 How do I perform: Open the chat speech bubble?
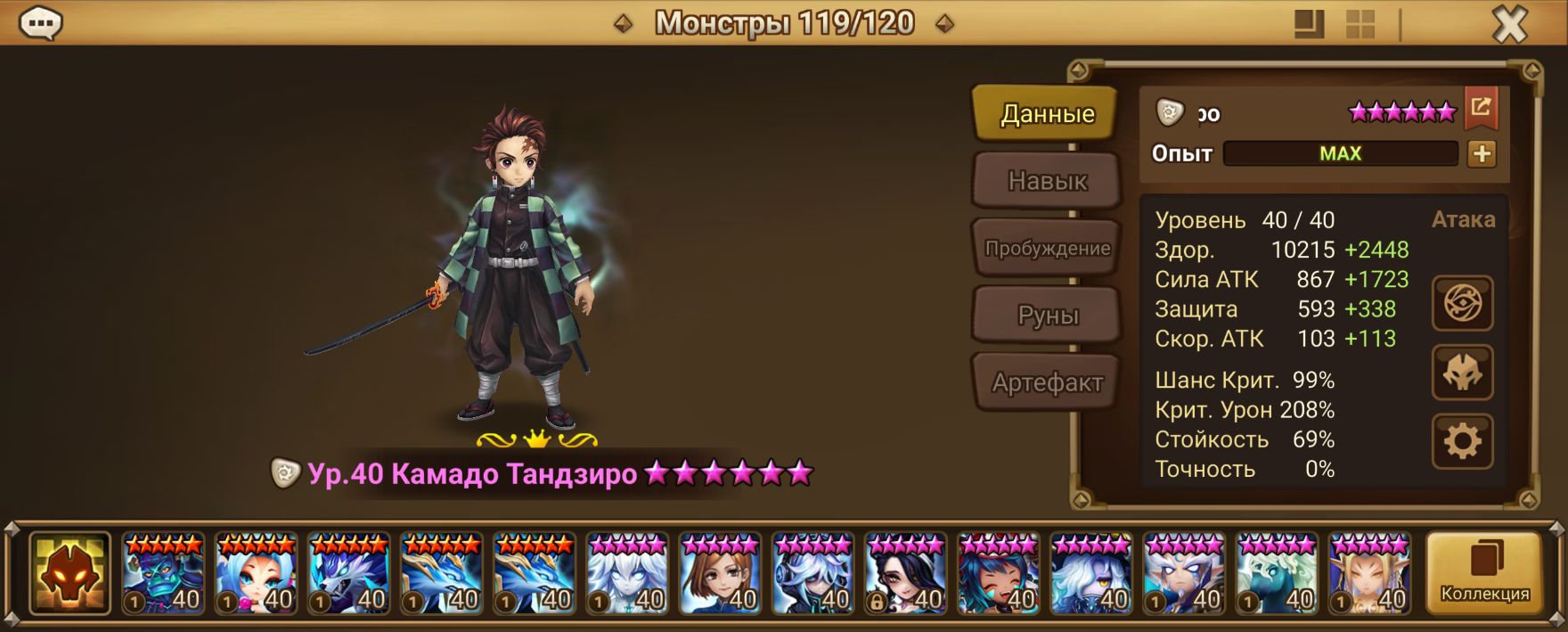pyautogui.click(x=40, y=23)
